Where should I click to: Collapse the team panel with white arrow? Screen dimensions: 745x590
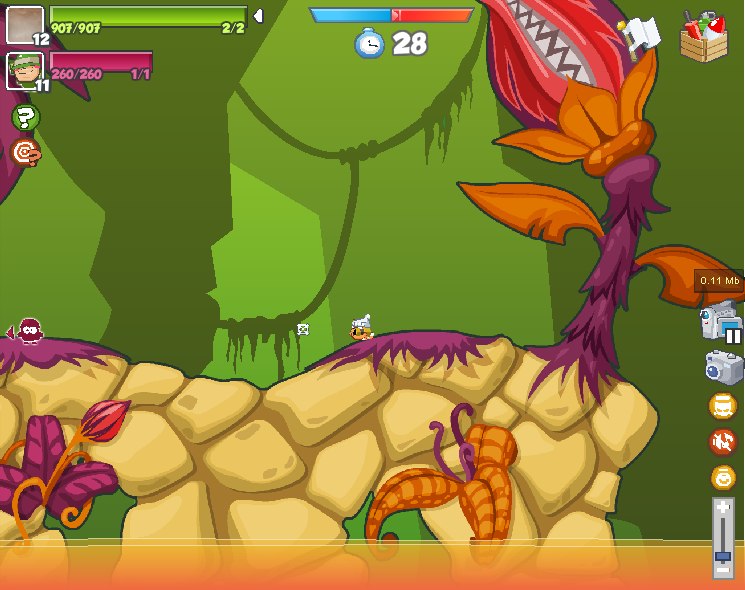(x=258, y=16)
